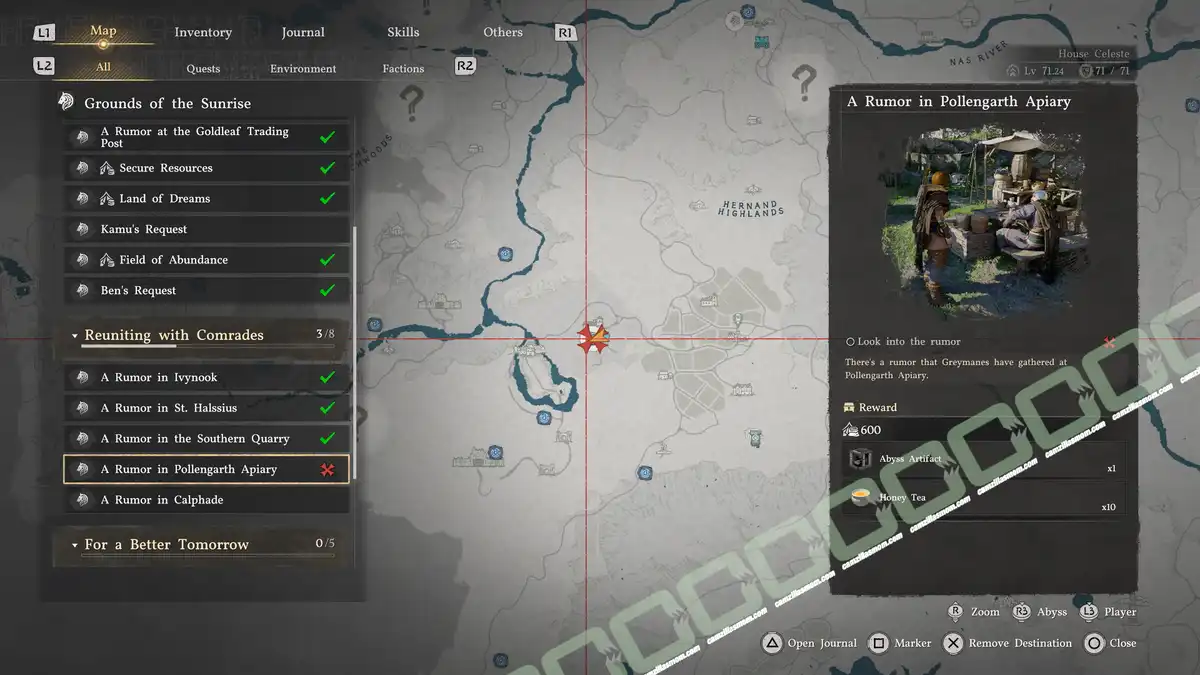1200x675 pixels.
Task: Go to the Skills tab
Action: click(x=403, y=32)
